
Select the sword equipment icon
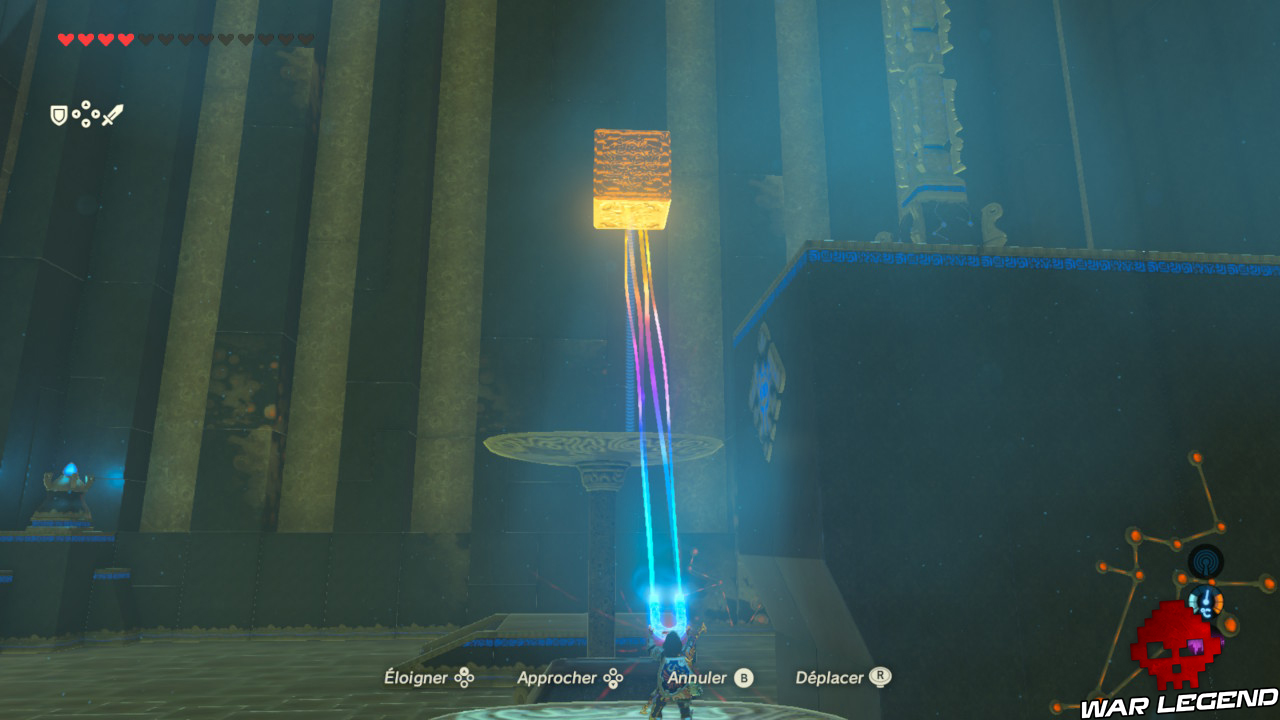113,113
